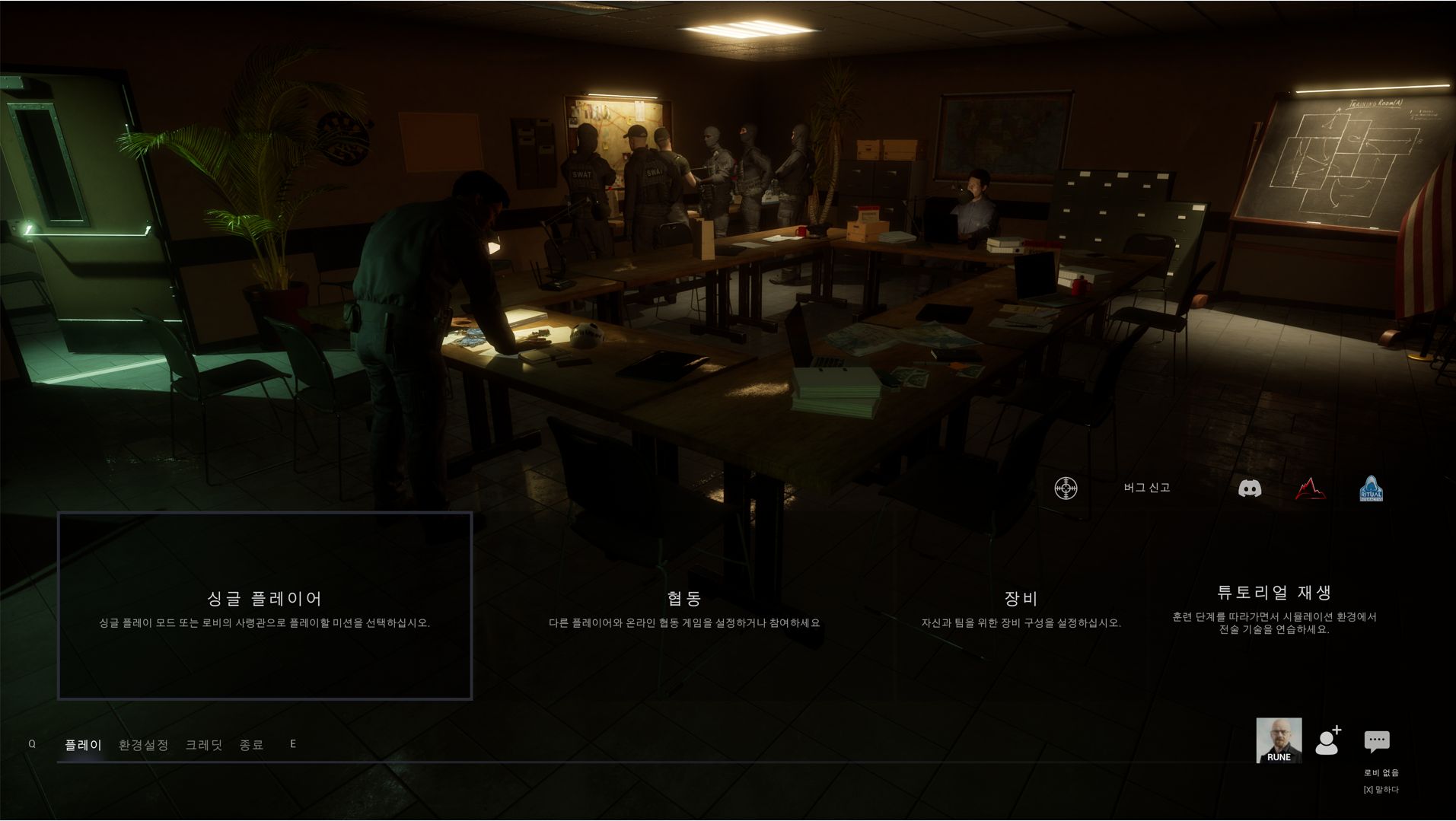
Task: Open the red mountain logo link
Action: [x=1311, y=488]
